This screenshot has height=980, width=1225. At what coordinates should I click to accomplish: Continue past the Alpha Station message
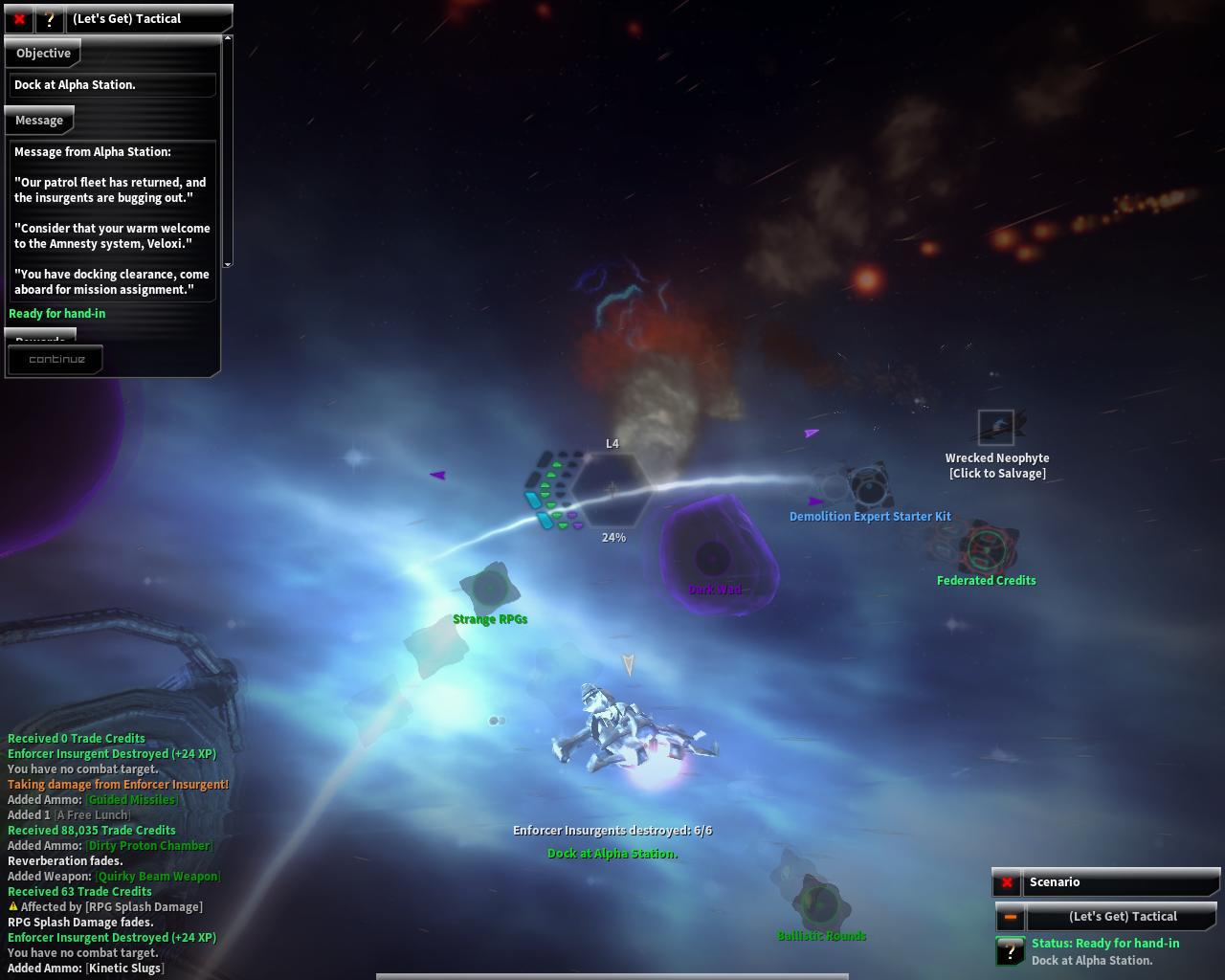tap(56, 360)
